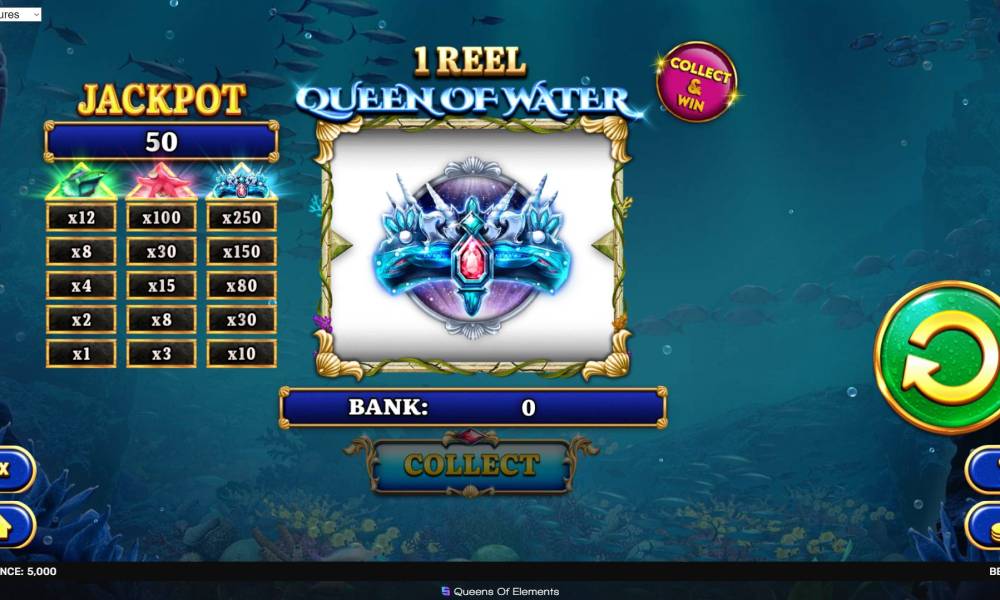Tap the Collect & Win badge
Screen dimensions: 1000x600
tap(696, 82)
